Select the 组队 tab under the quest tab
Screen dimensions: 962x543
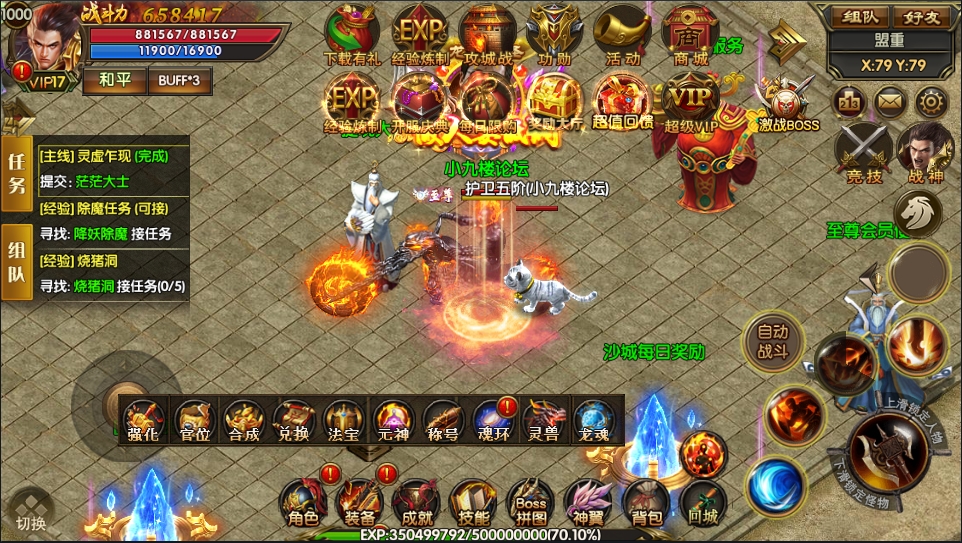(16, 263)
